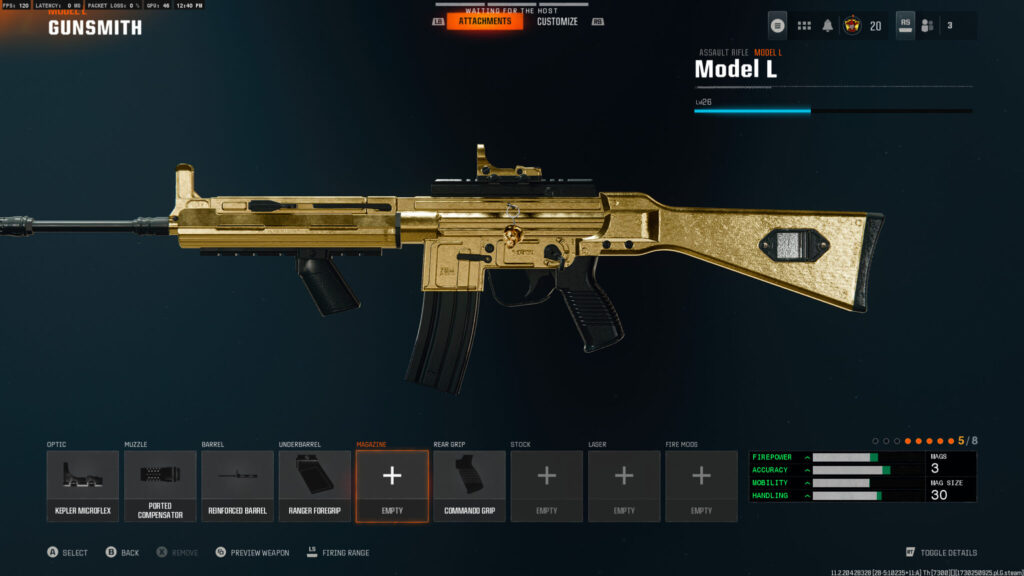Open the notifications bell icon

(x=828, y=26)
